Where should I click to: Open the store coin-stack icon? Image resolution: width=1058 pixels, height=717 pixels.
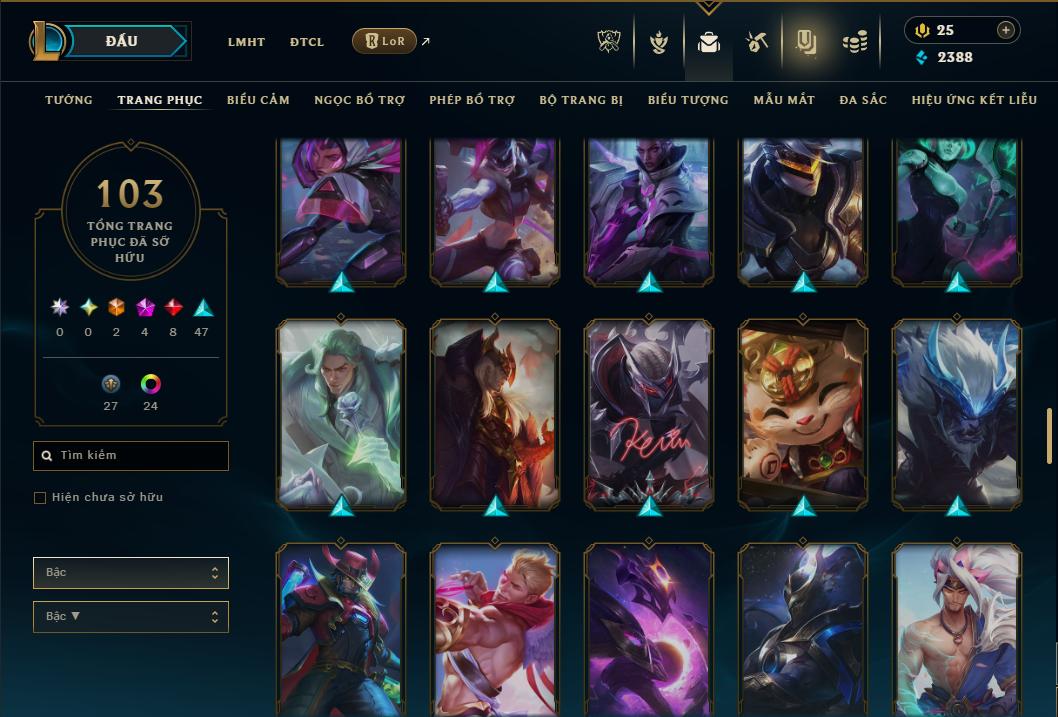[x=854, y=42]
